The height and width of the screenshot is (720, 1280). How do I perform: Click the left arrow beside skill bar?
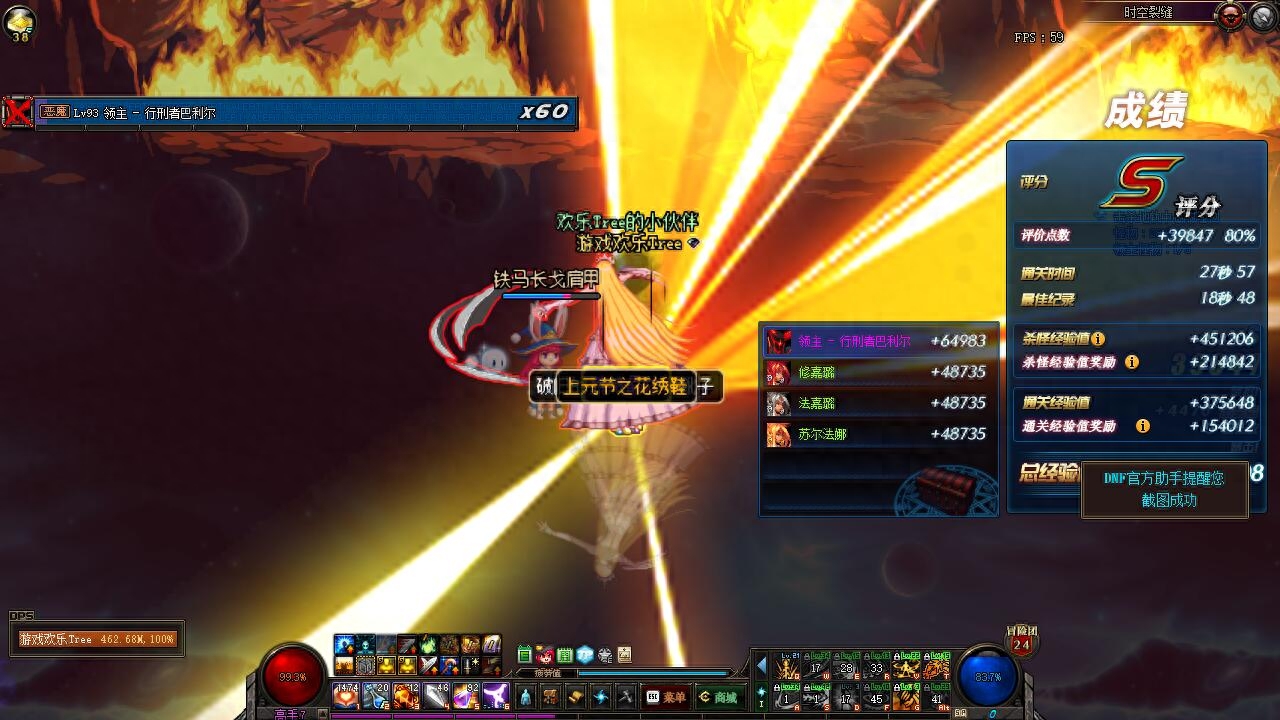762,665
